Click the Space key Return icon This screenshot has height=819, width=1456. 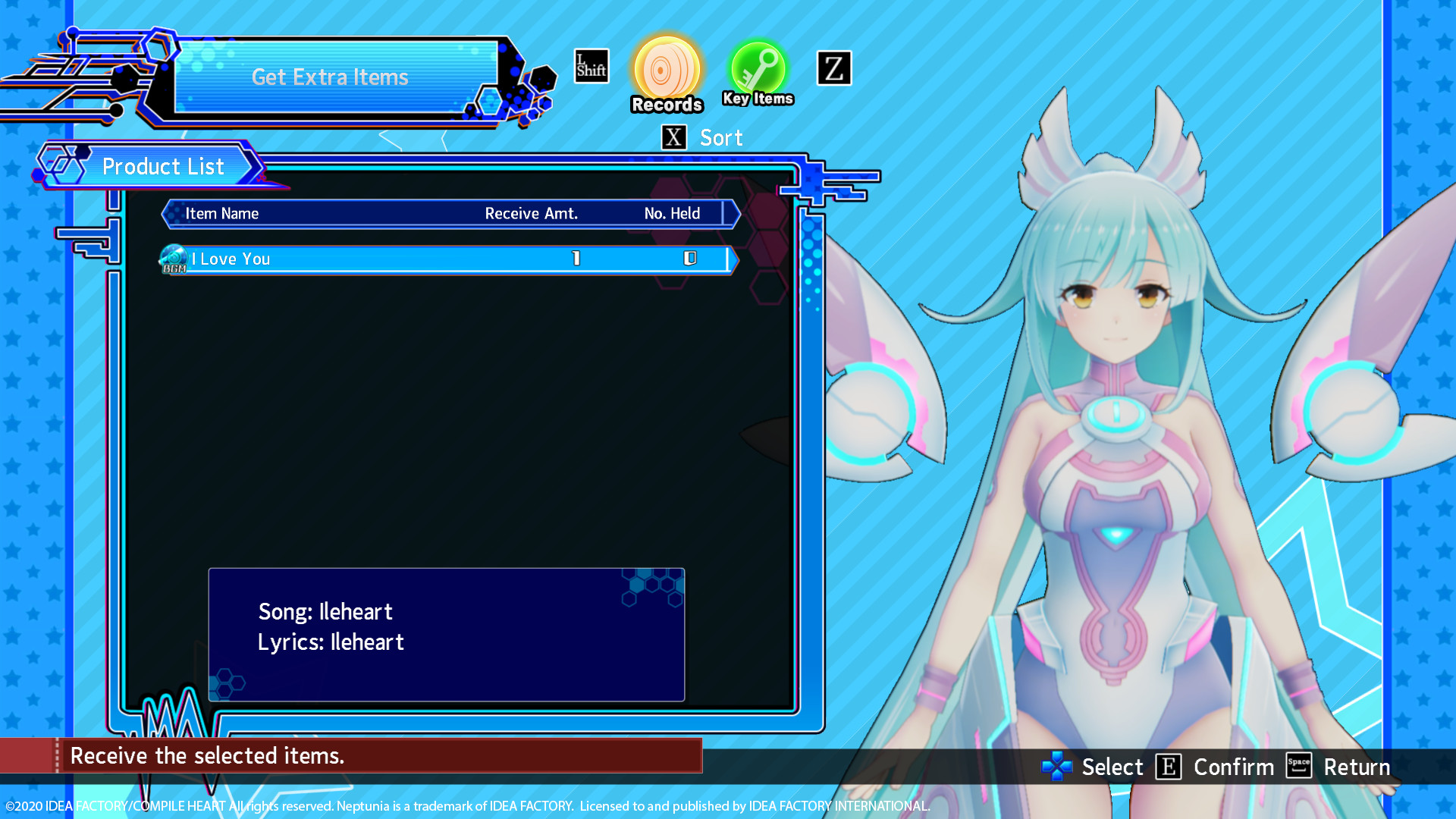[x=1298, y=766]
